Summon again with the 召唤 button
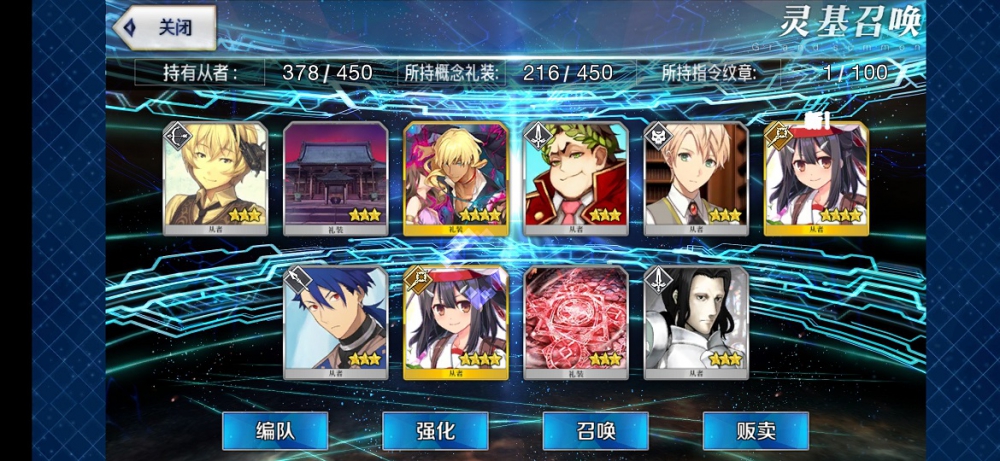The height and width of the screenshot is (461, 1000). click(x=595, y=430)
